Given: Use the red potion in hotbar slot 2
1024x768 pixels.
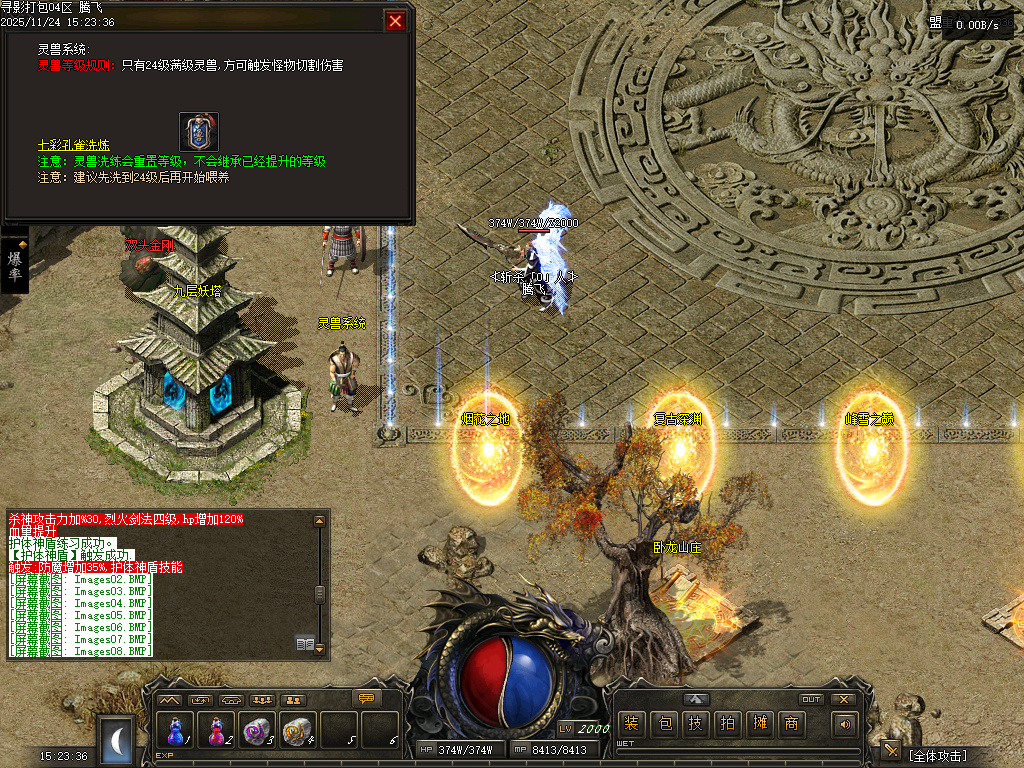Looking at the screenshot, I should click(217, 731).
